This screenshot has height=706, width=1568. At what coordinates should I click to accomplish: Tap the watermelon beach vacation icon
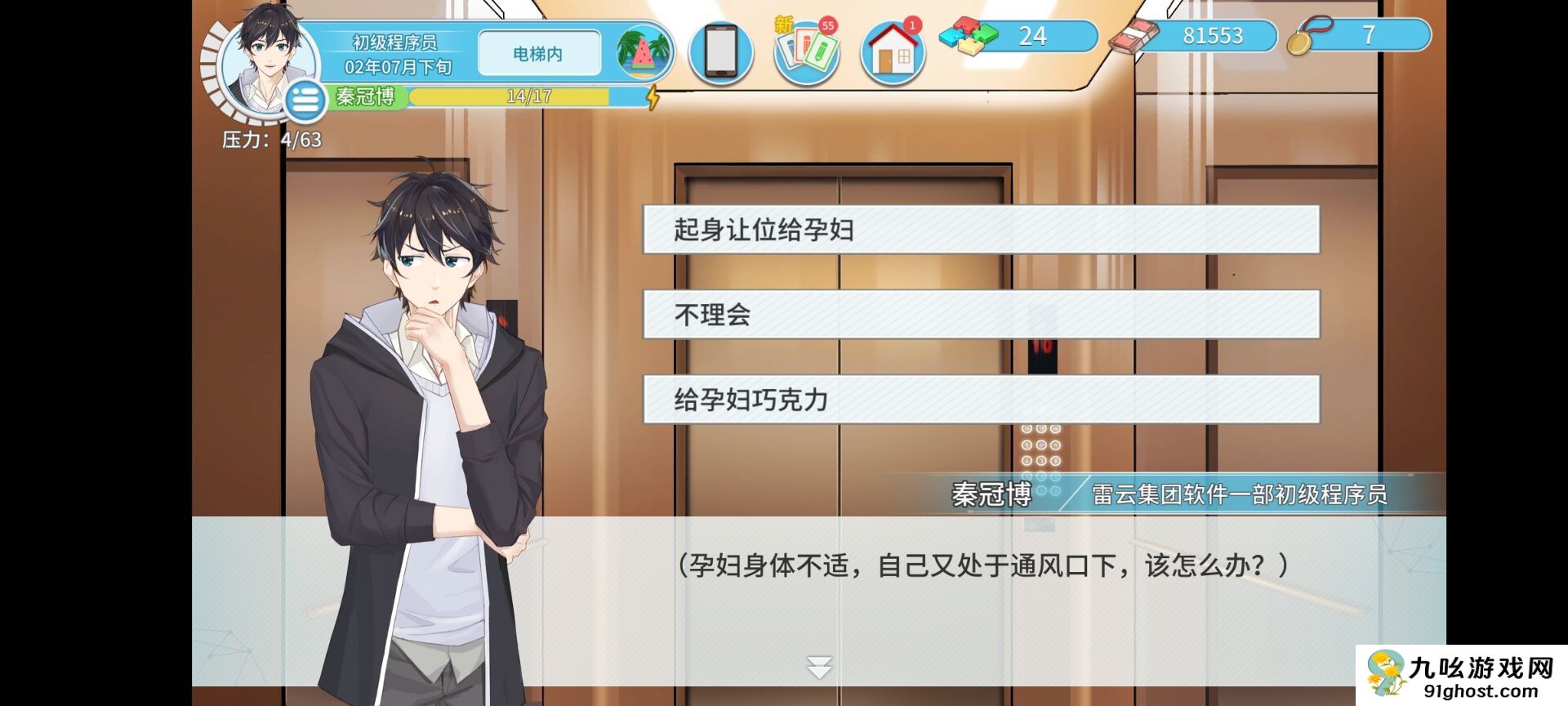pos(644,53)
